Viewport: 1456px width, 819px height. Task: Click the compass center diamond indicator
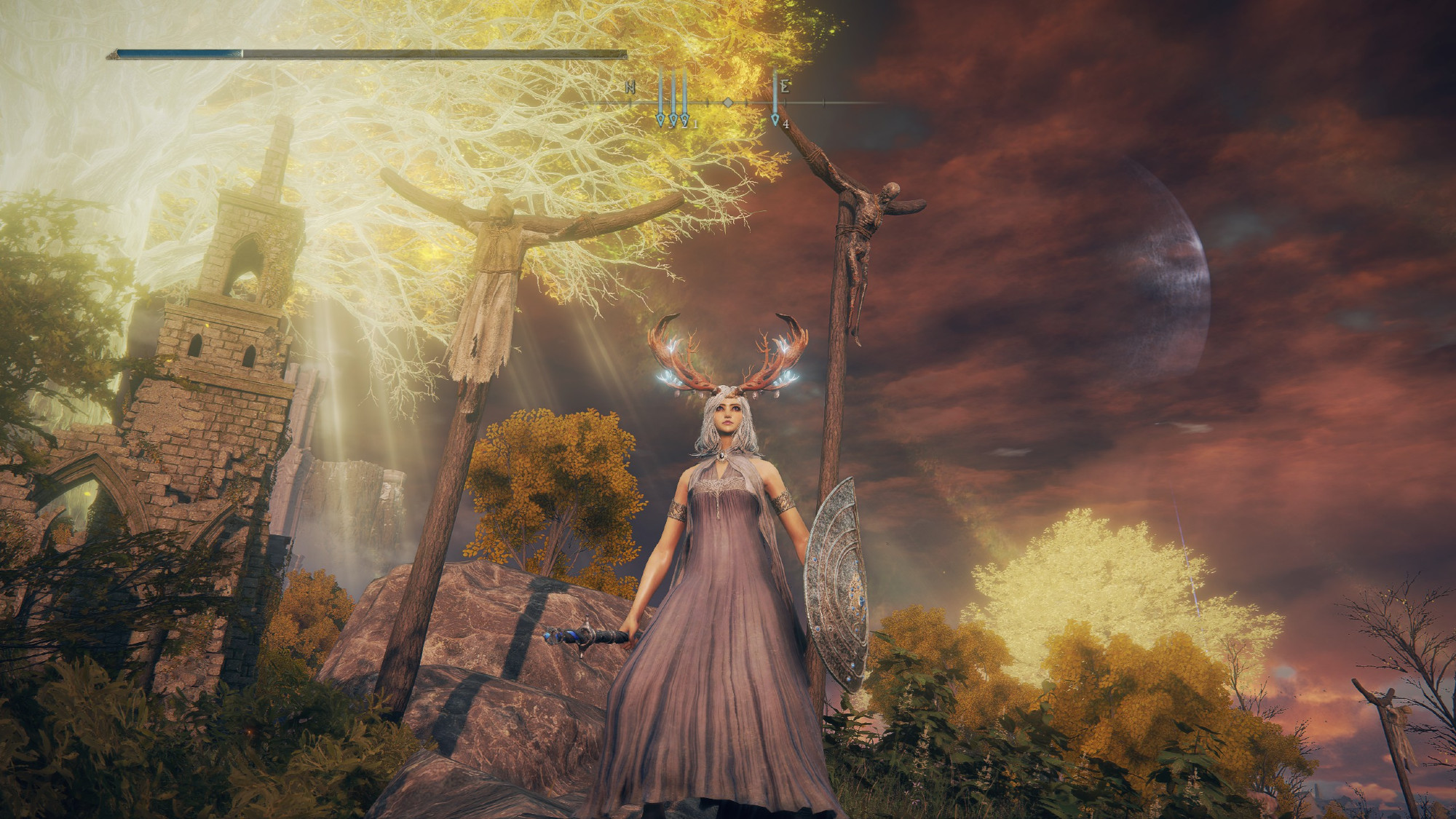pyautogui.click(x=727, y=103)
